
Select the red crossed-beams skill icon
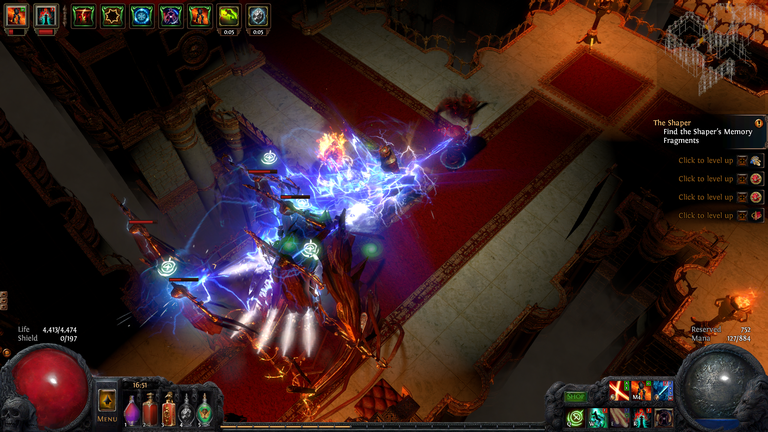(x=618, y=392)
